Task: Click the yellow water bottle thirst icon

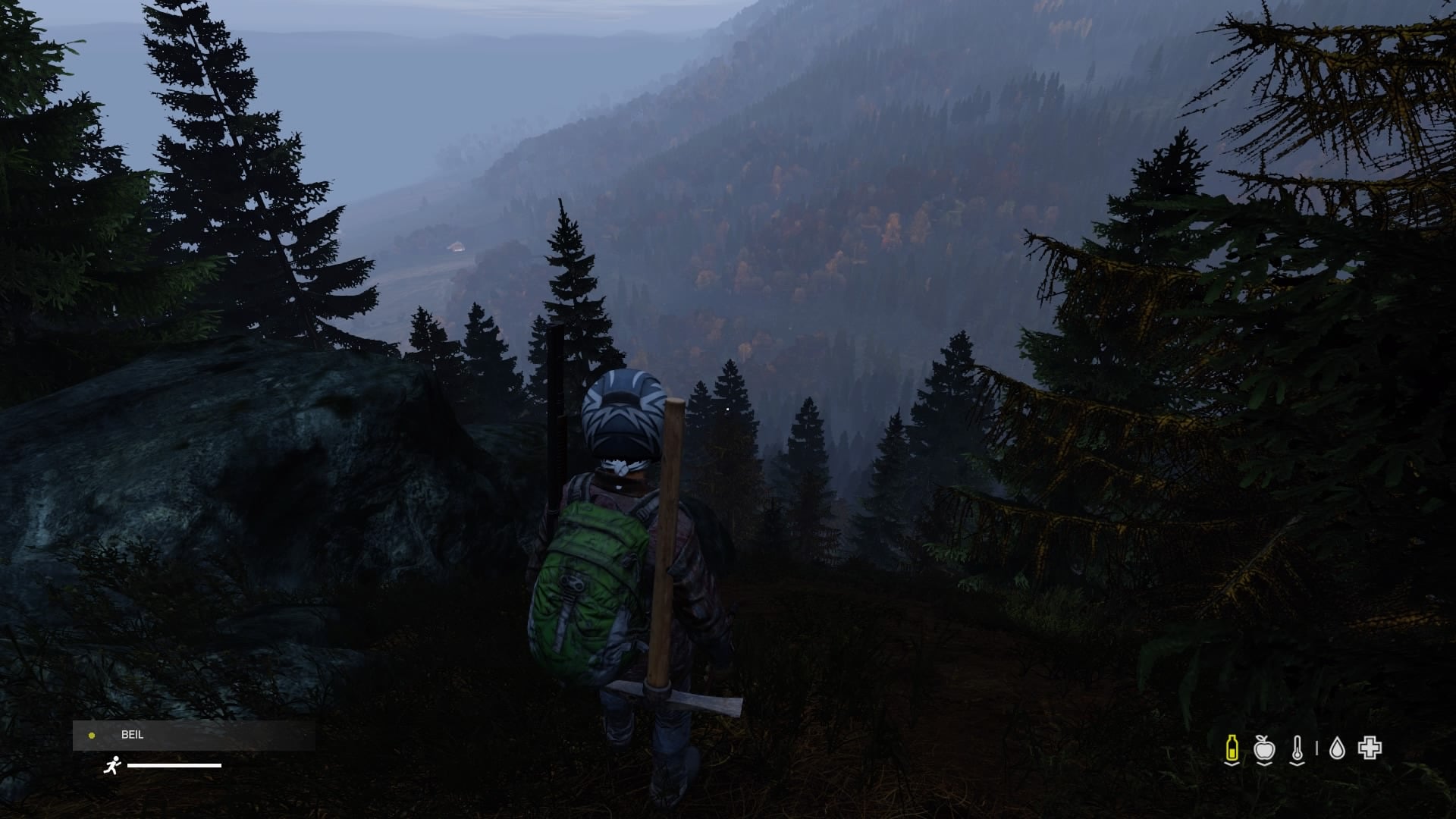Action: (x=1232, y=749)
